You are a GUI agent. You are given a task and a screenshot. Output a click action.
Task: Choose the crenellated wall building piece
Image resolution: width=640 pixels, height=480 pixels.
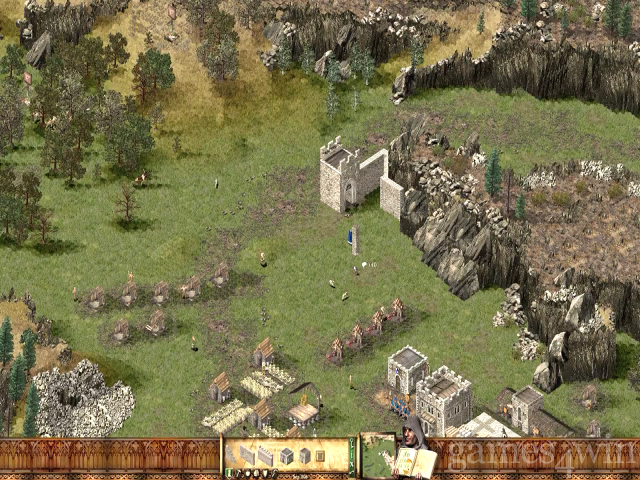[266, 456]
